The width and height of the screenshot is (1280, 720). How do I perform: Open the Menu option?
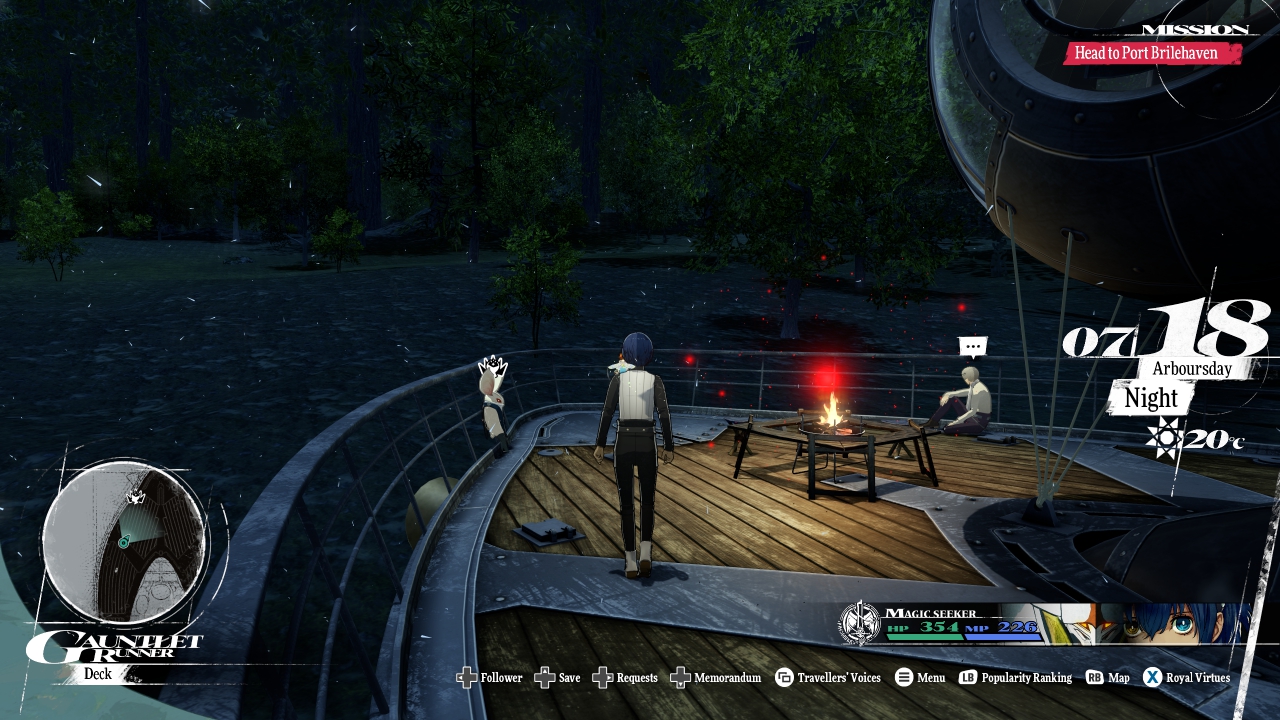point(920,678)
